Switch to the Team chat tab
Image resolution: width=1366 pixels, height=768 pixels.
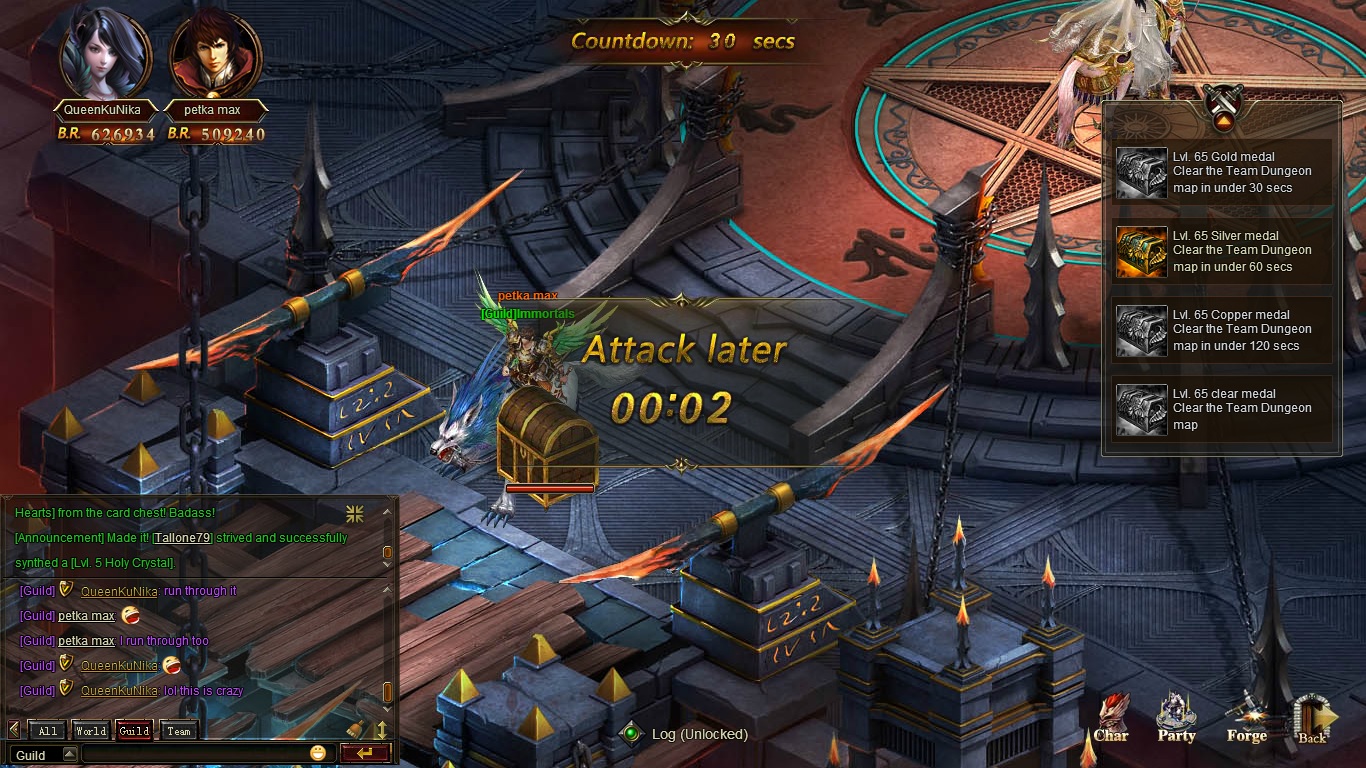[179, 731]
